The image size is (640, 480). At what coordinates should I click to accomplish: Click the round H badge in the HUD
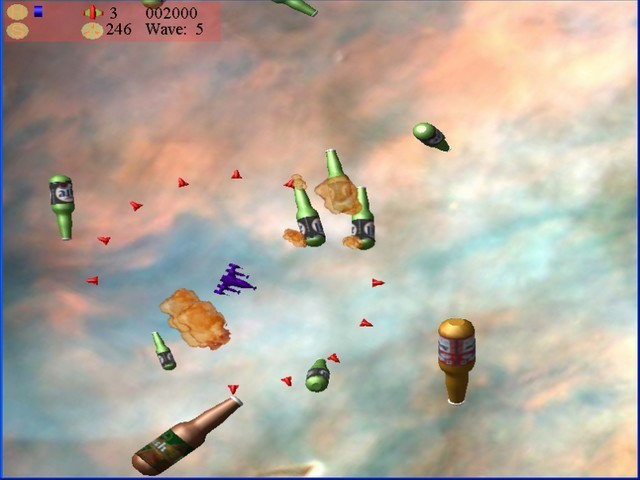click(17, 12)
